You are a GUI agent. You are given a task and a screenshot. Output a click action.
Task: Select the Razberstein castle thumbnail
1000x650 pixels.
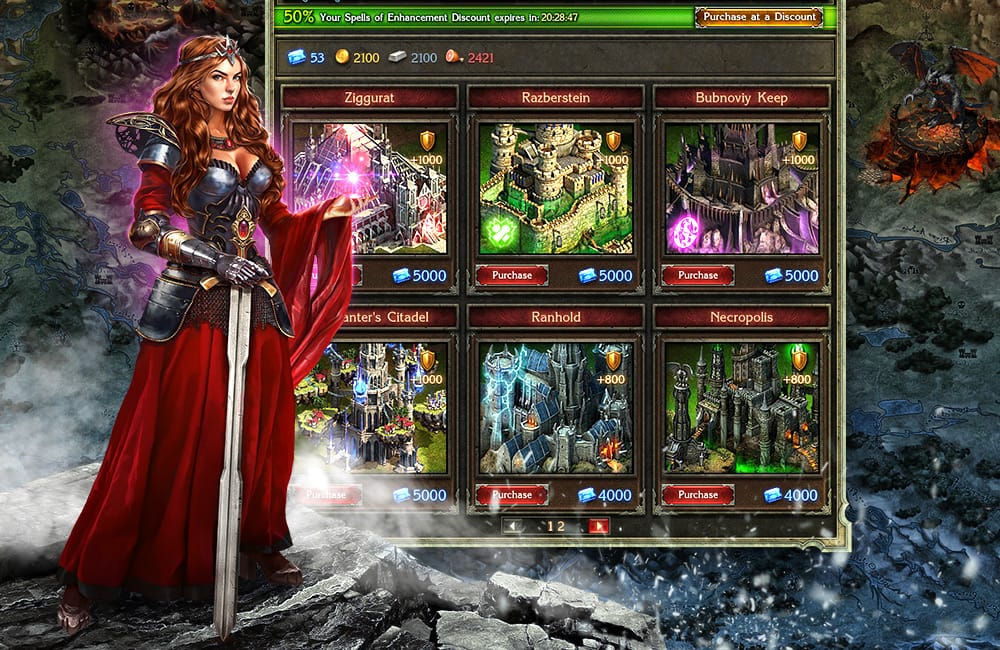[555, 188]
